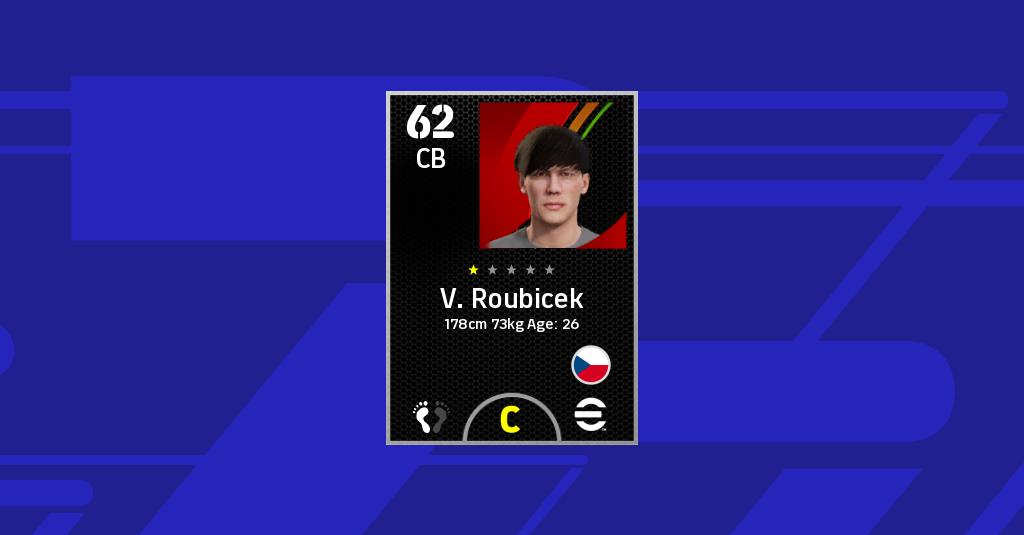Click the Czech flag icon
Image resolution: width=1024 pixels, height=535 pixels.
(x=591, y=365)
